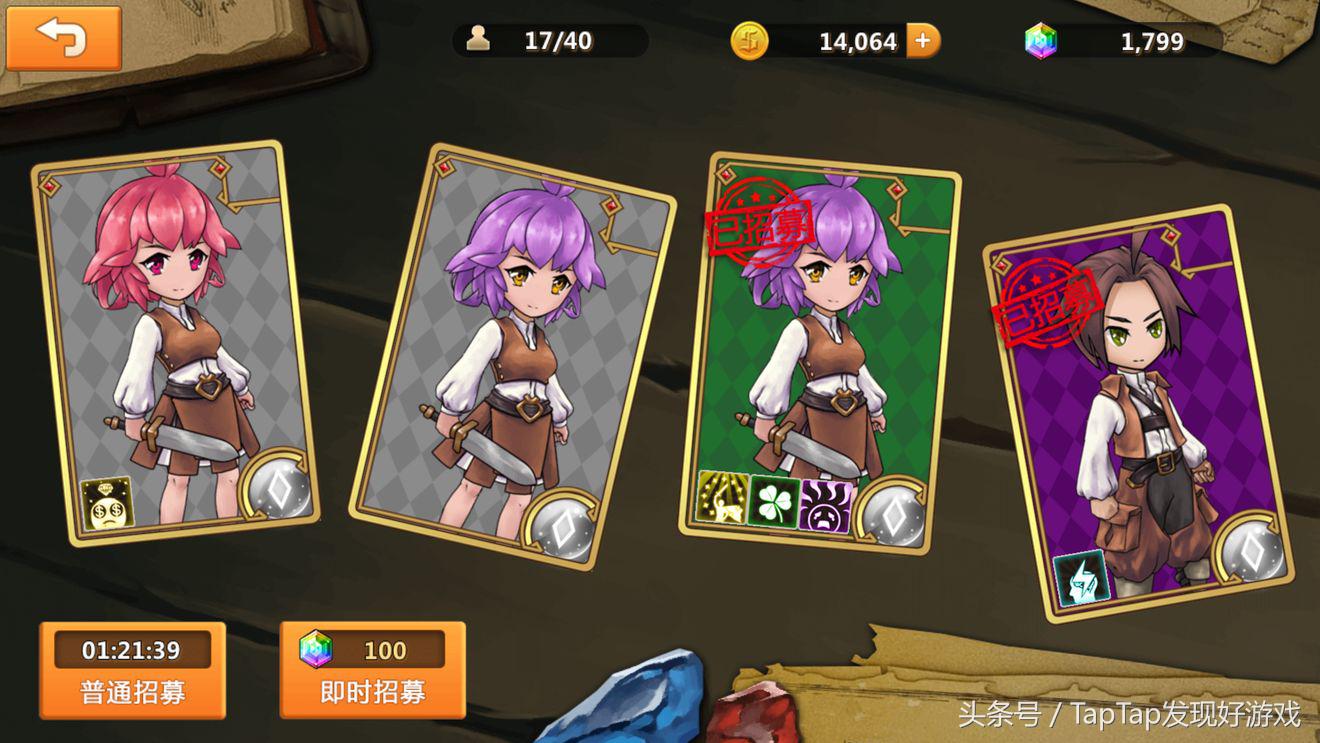Check the cyan face trait icon

[1081, 578]
